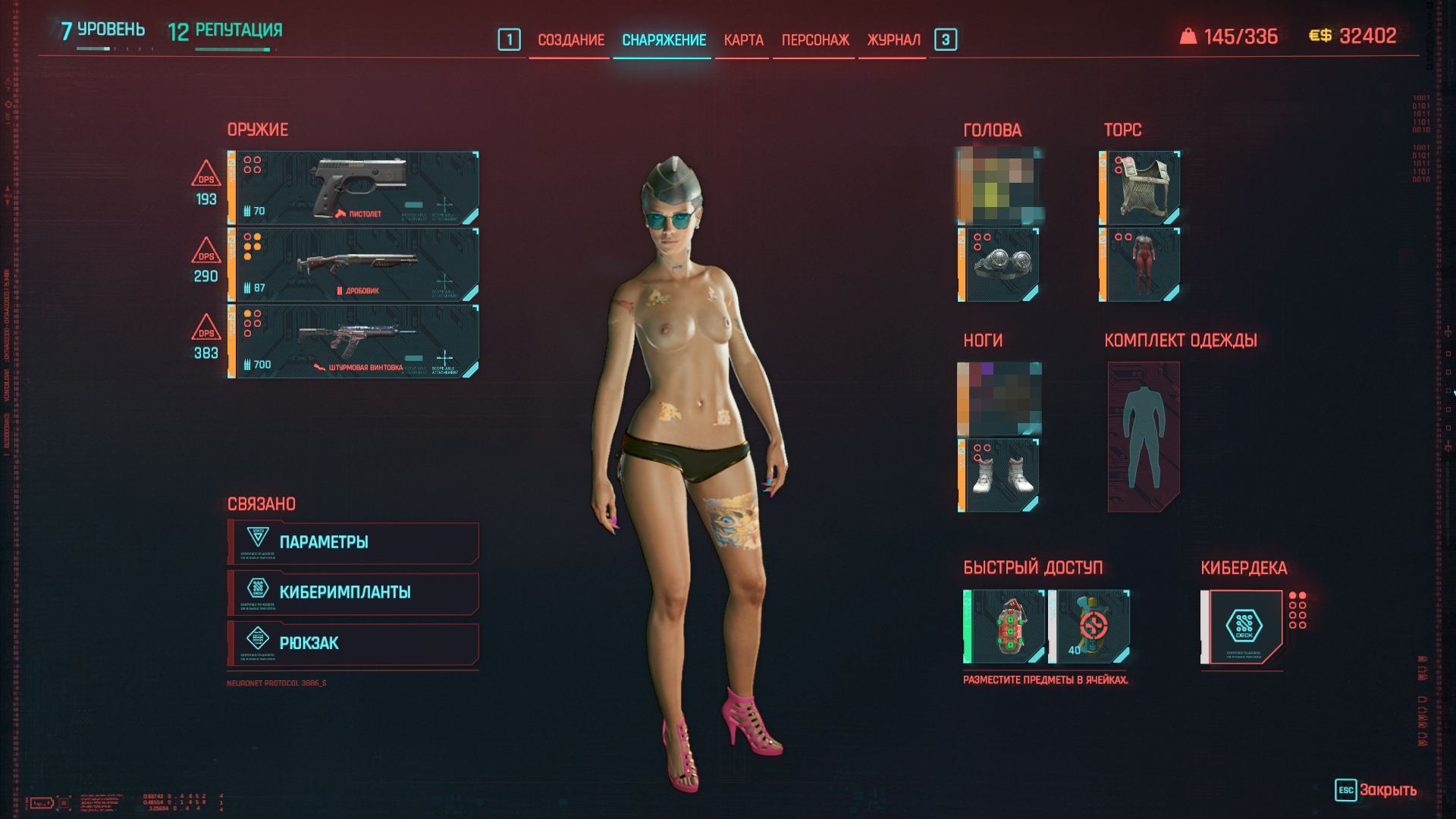
Task: Select the grenade quick access slot
Action: point(1005,626)
